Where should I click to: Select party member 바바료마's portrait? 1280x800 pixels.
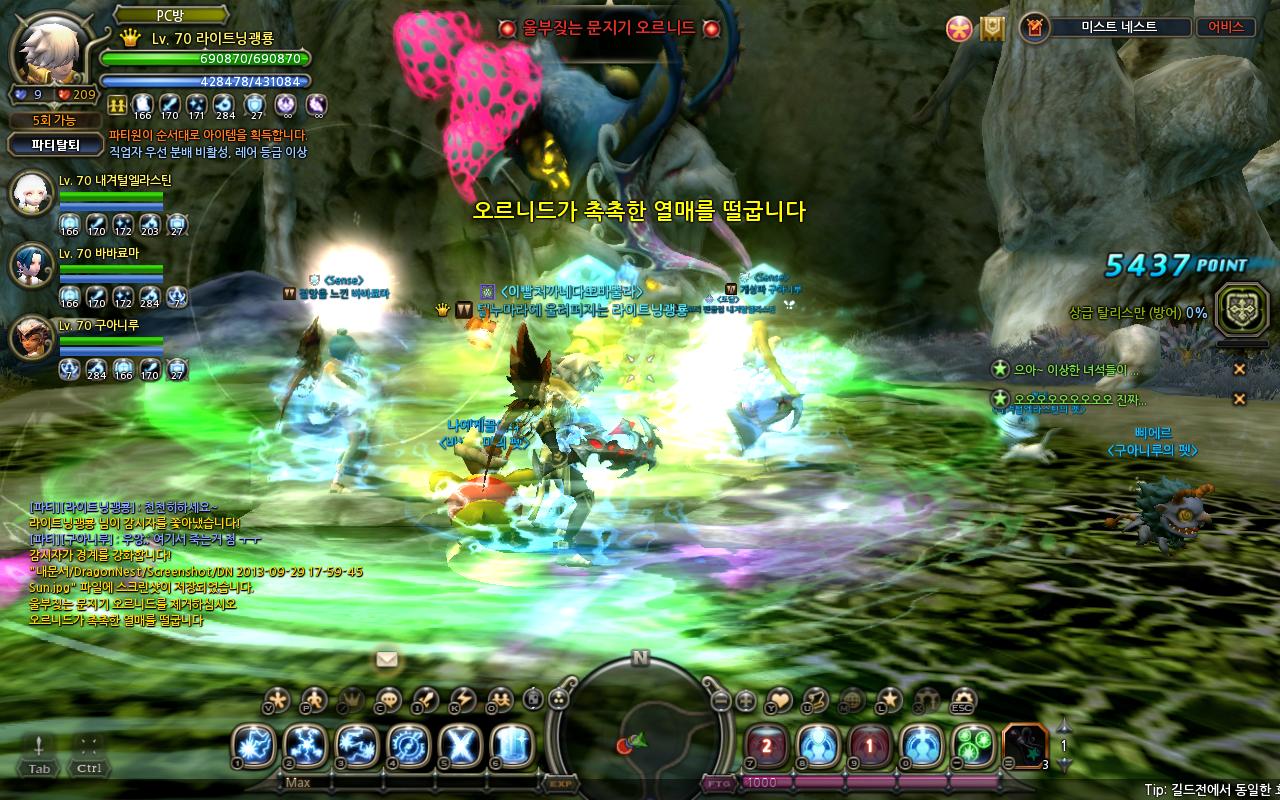(30, 265)
